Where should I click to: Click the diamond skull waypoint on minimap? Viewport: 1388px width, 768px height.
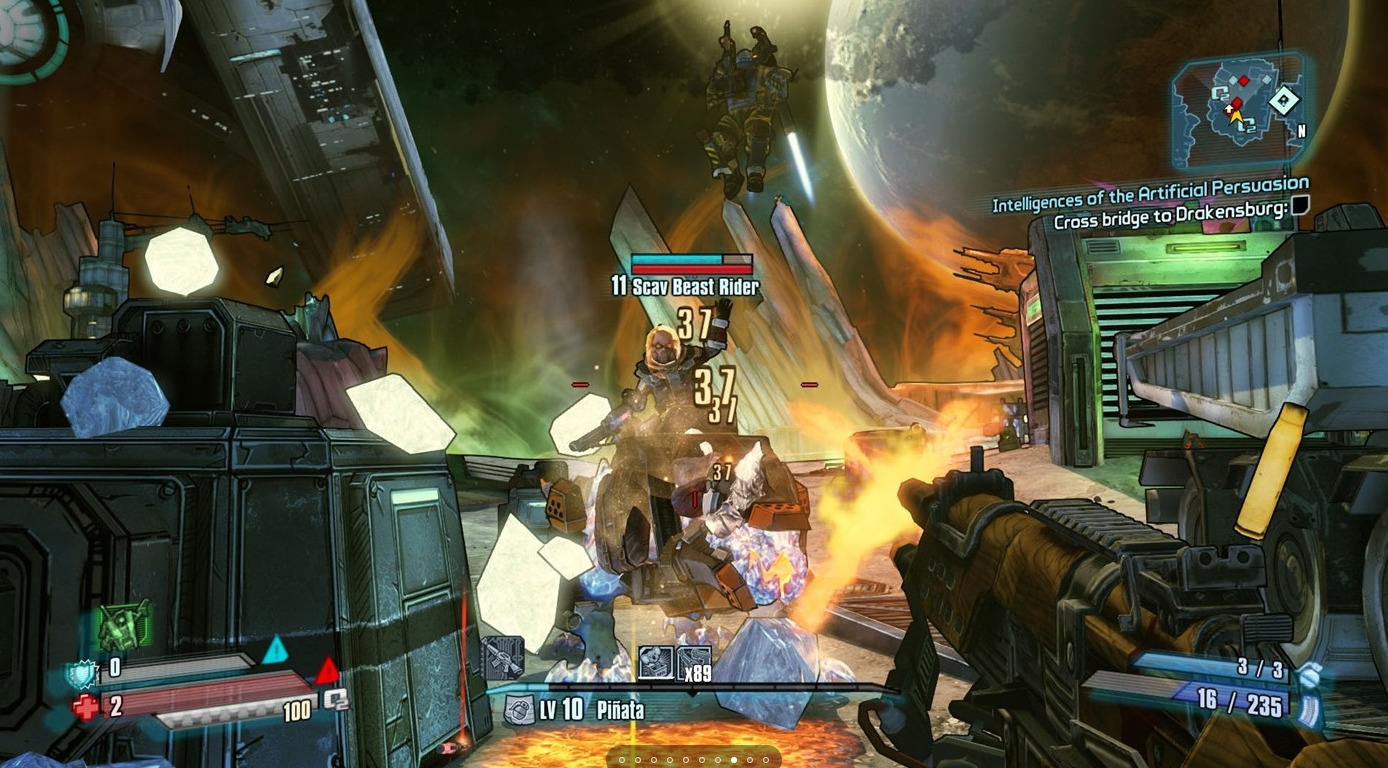pos(1283,100)
